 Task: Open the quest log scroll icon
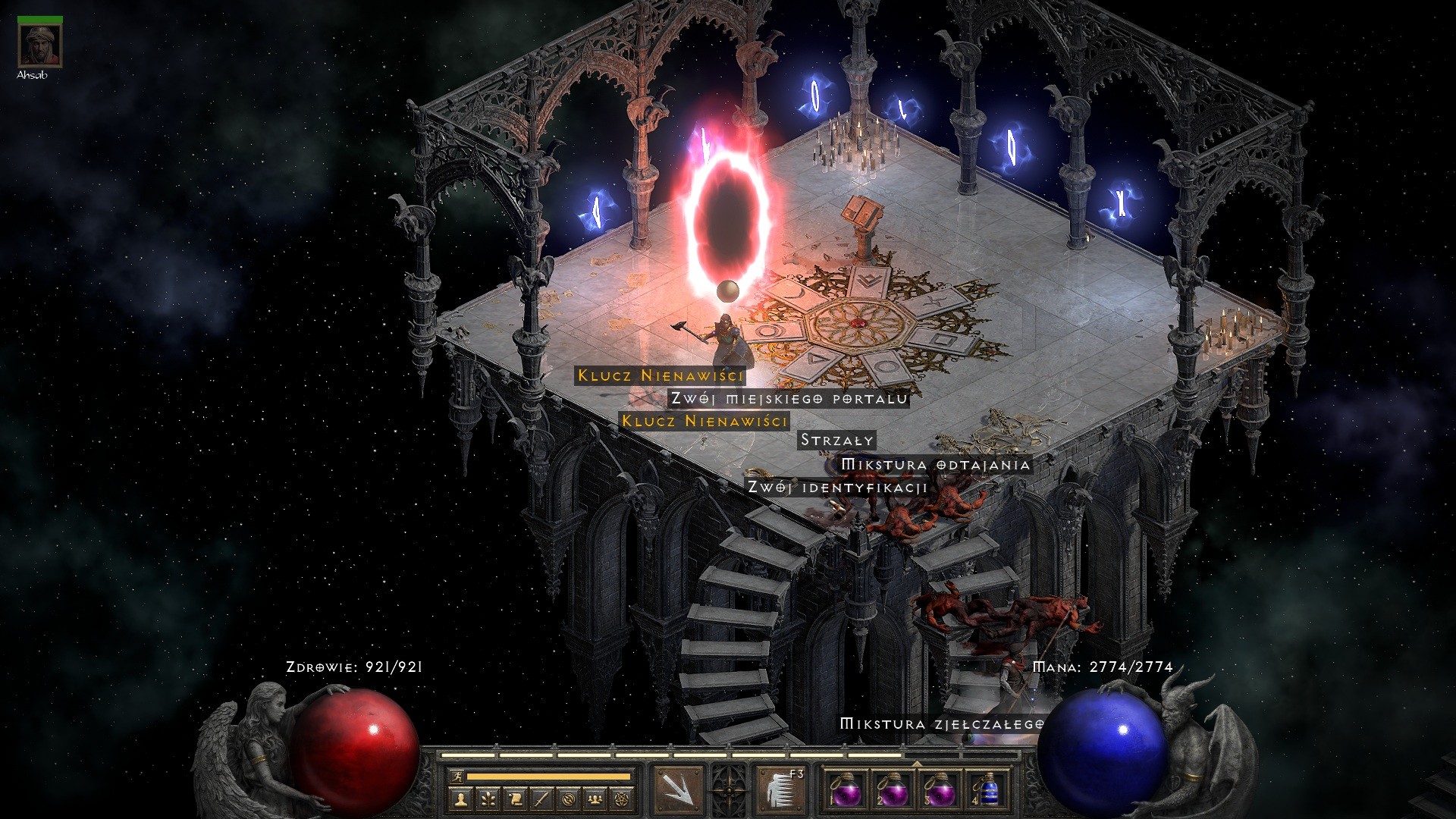coord(515,799)
